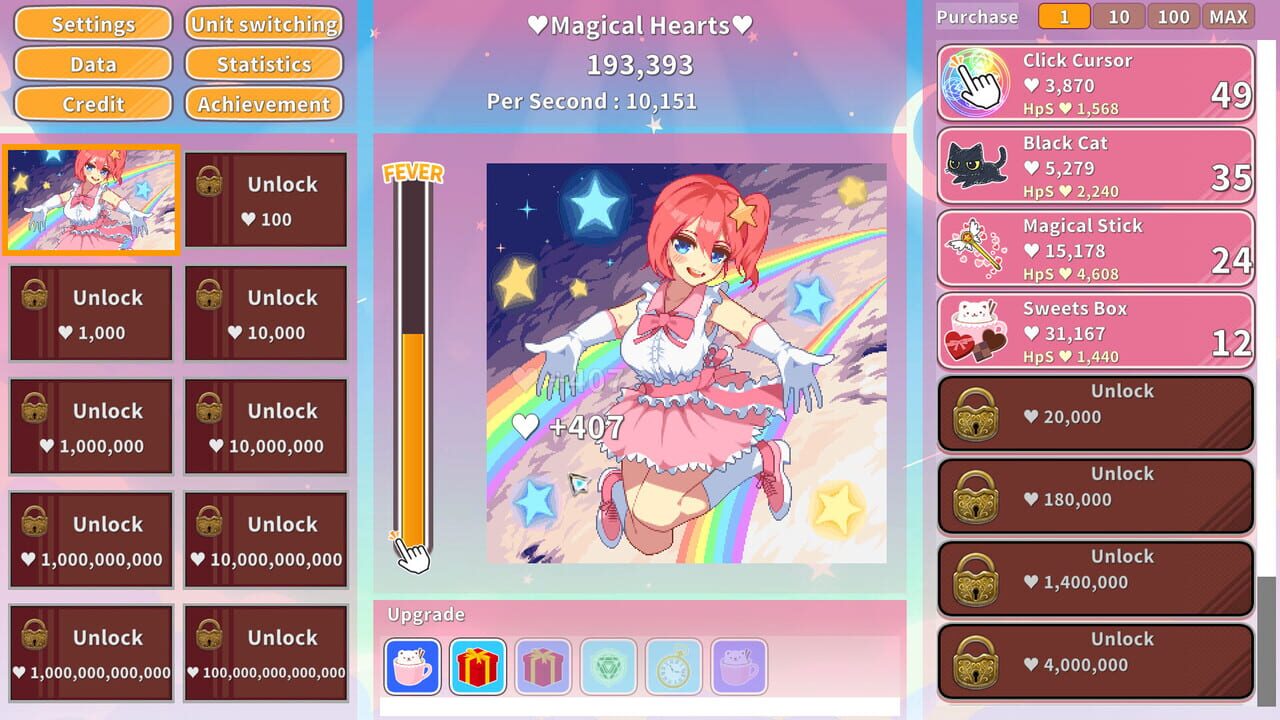This screenshot has width=1280, height=720.
Task: Click the Fever gauge
Action: pos(413,370)
